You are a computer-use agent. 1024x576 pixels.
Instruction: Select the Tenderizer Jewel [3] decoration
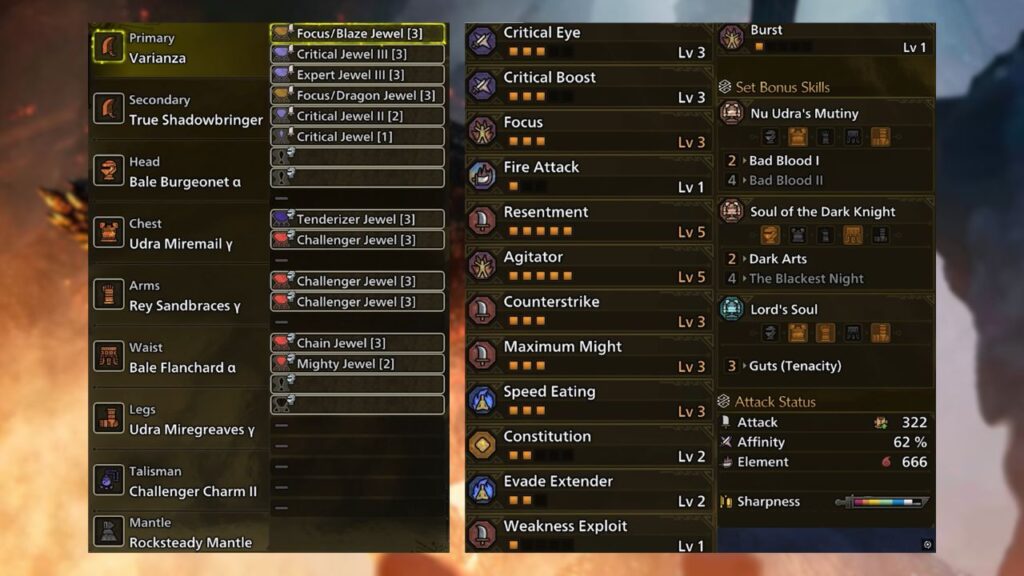(x=358, y=219)
